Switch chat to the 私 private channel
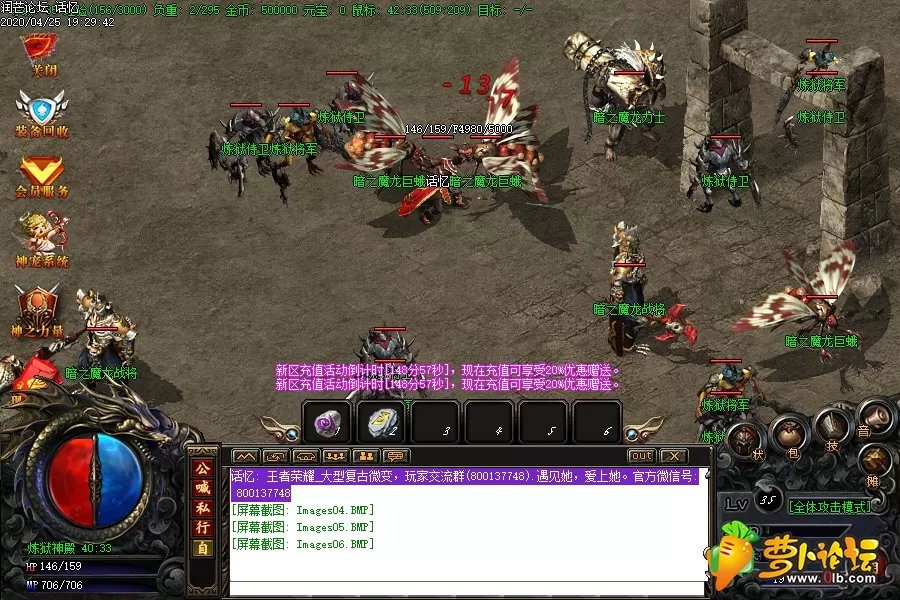900x600 pixels. [203, 507]
